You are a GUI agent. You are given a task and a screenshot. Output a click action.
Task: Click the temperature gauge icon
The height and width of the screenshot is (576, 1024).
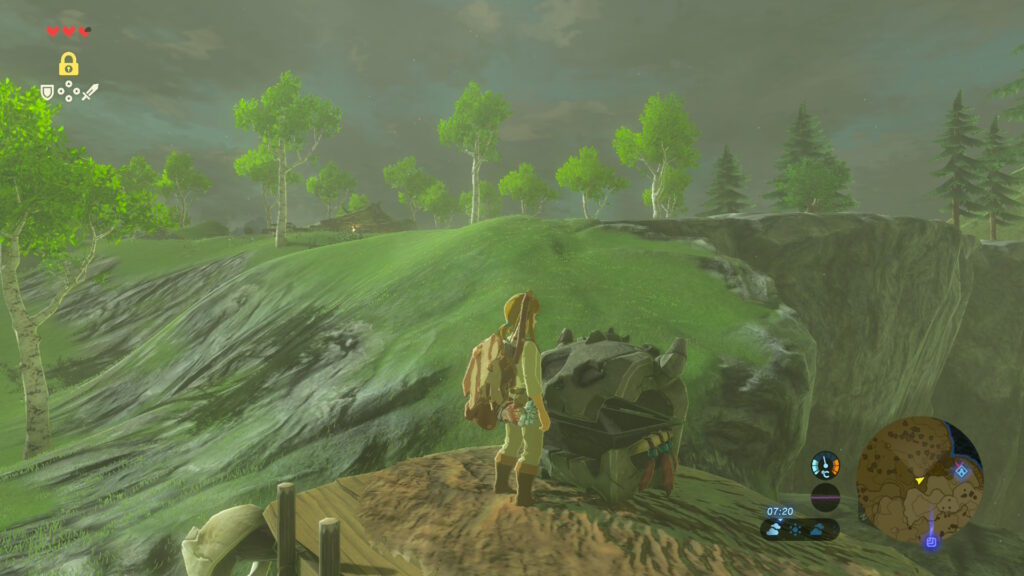coord(825,465)
